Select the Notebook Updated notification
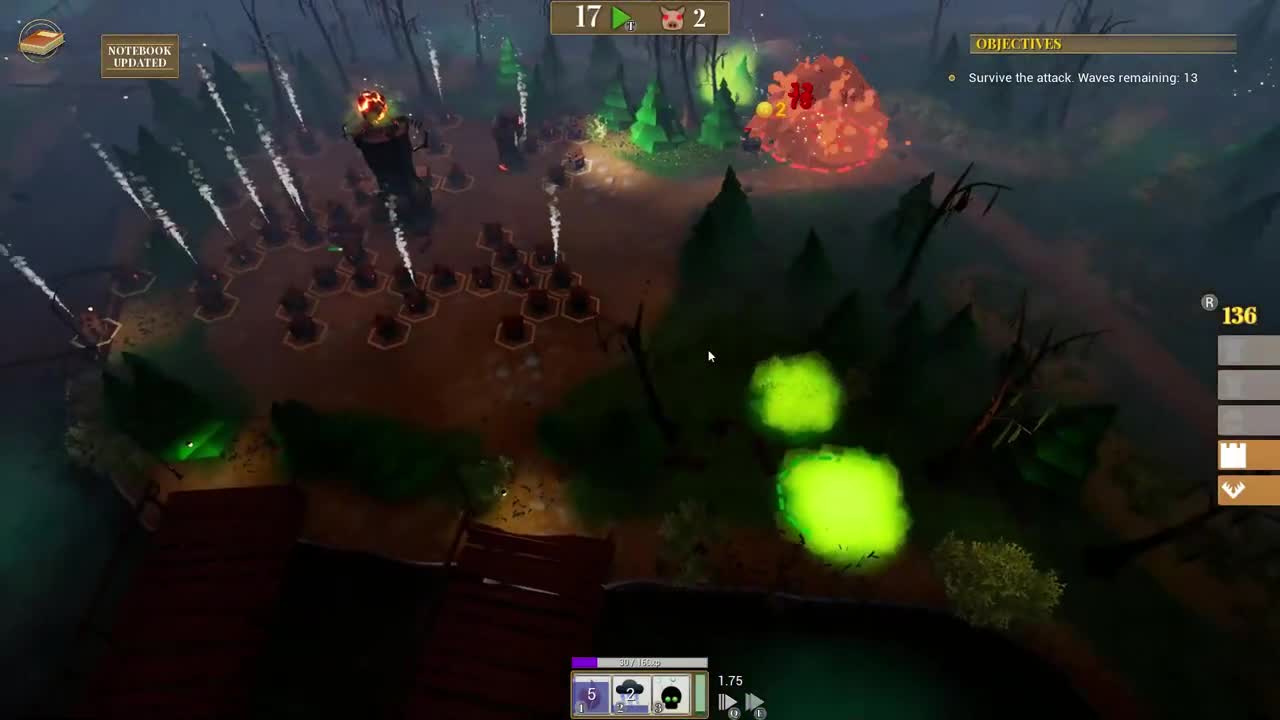 coord(139,56)
